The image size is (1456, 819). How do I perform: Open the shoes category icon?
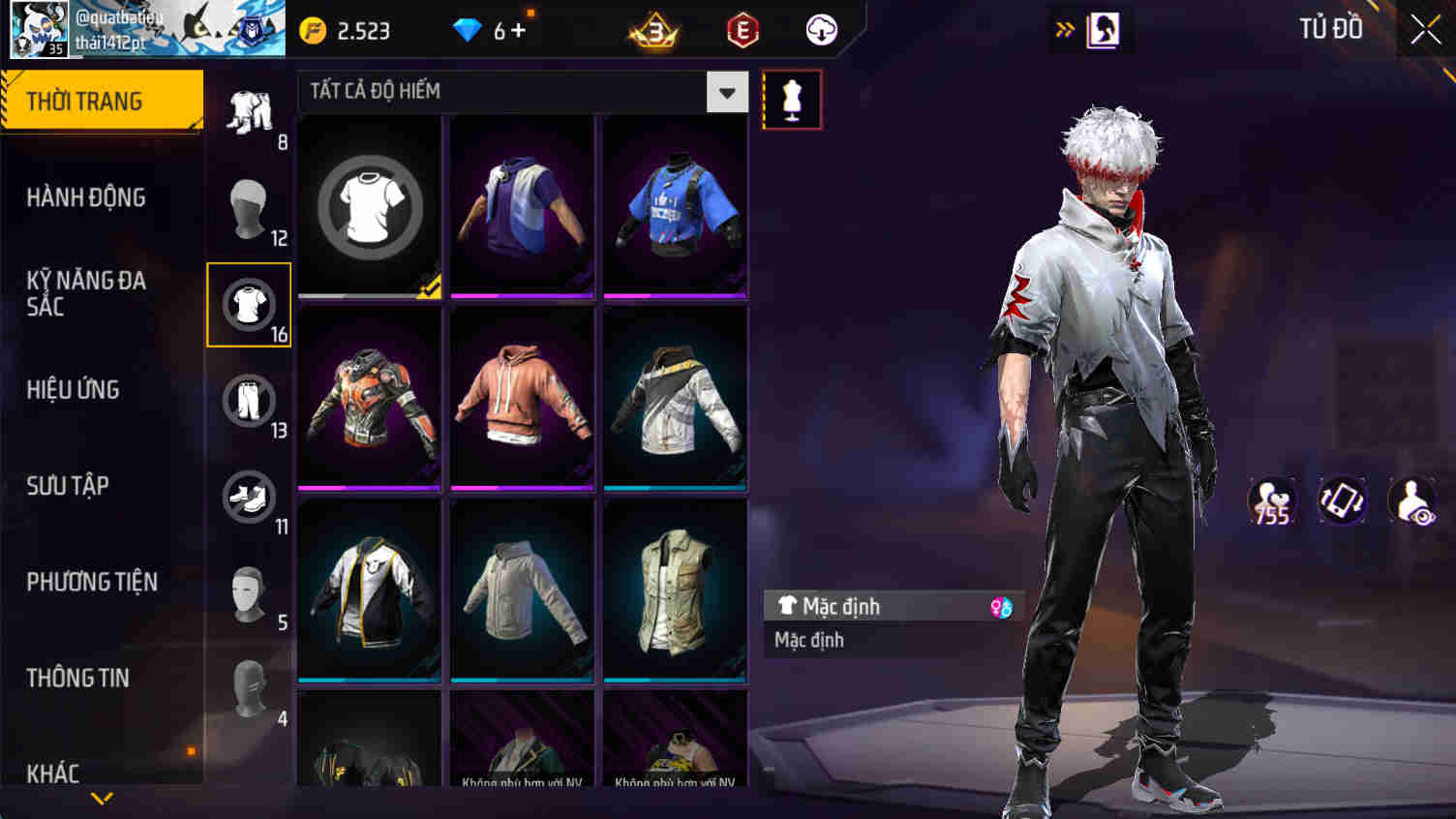click(249, 498)
